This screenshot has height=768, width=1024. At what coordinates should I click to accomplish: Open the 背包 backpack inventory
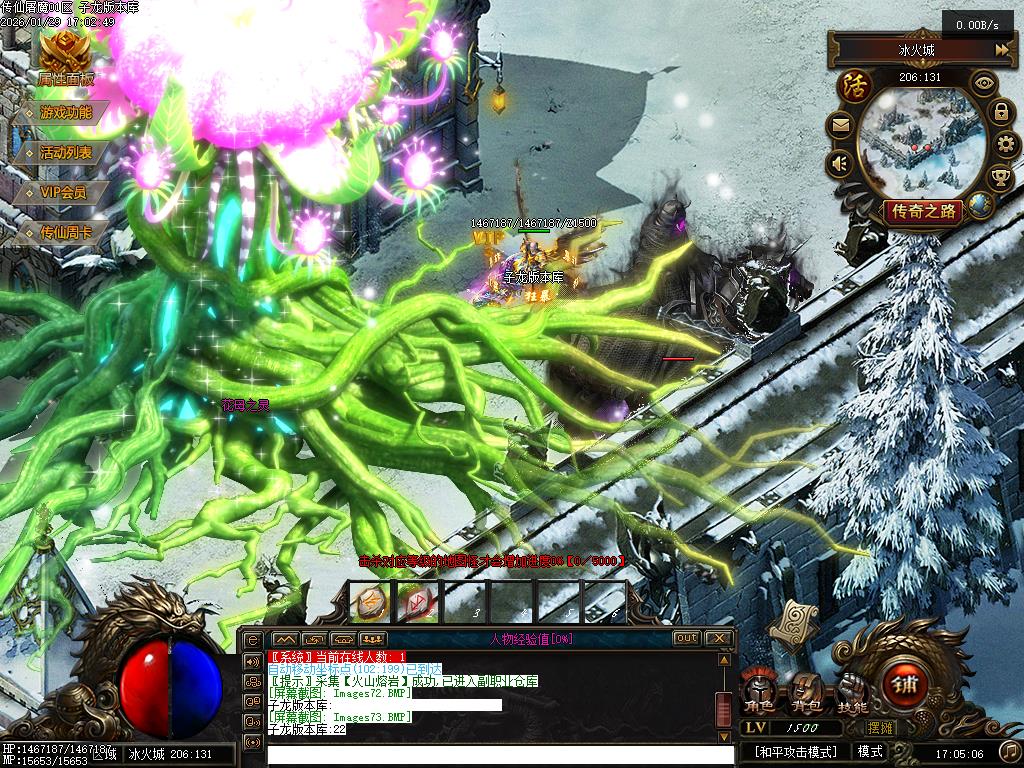(805, 692)
